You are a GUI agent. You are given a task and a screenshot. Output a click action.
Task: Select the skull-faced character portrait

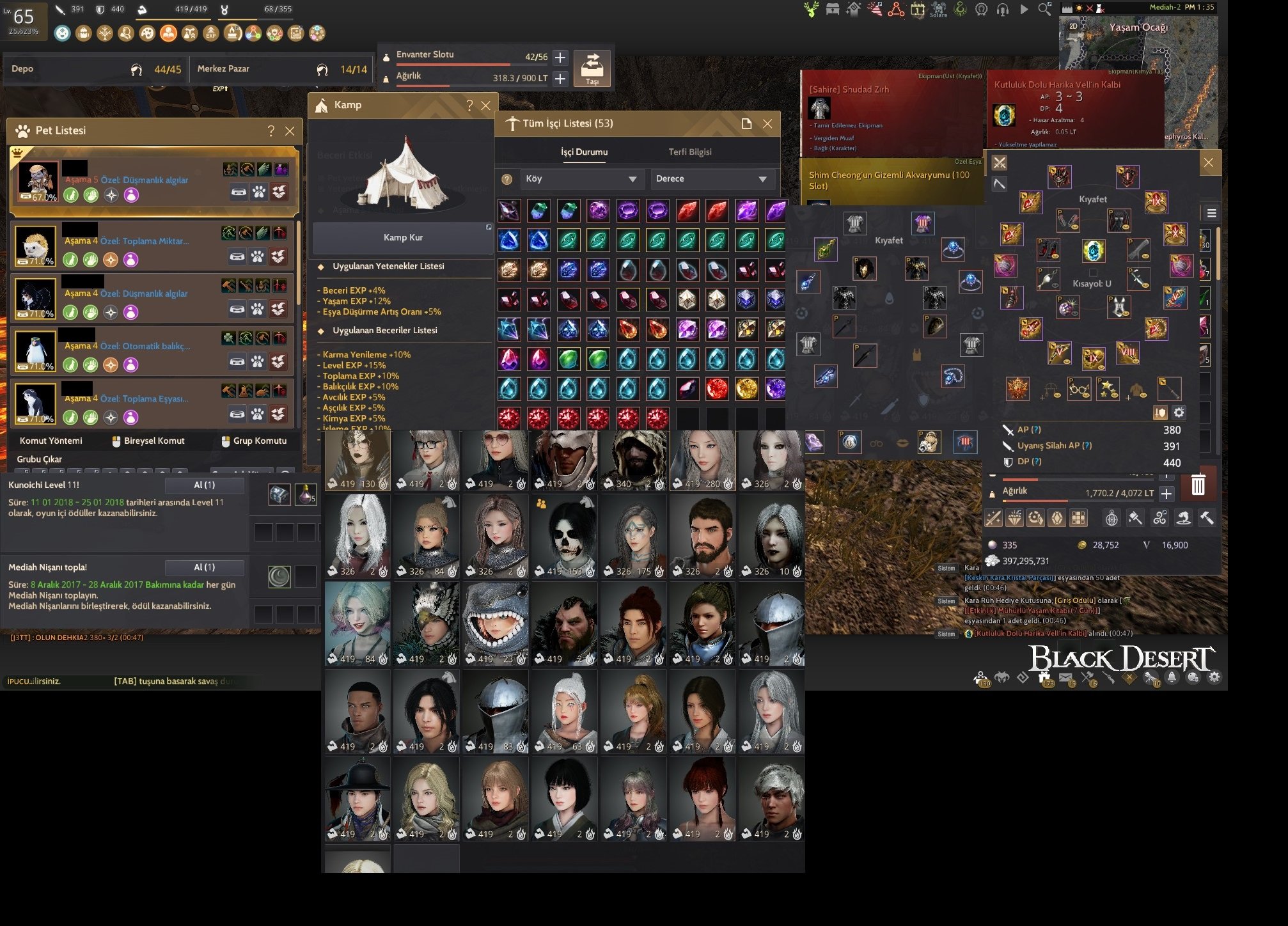565,536
